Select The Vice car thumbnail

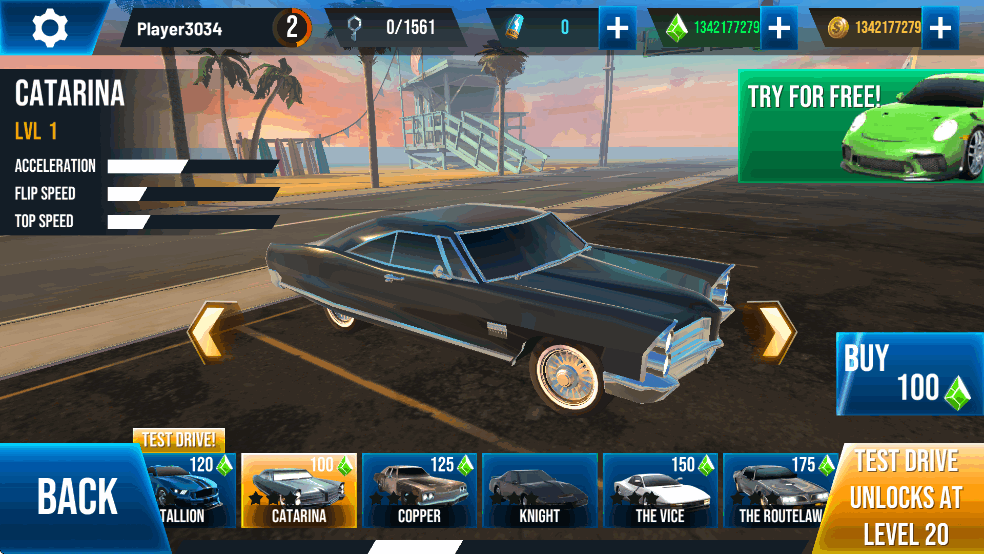click(x=660, y=490)
